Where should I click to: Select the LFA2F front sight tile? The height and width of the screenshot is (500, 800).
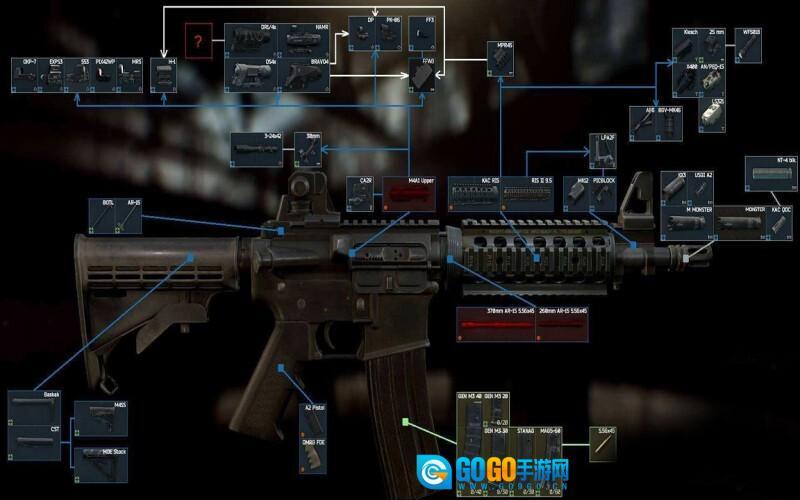click(602, 151)
